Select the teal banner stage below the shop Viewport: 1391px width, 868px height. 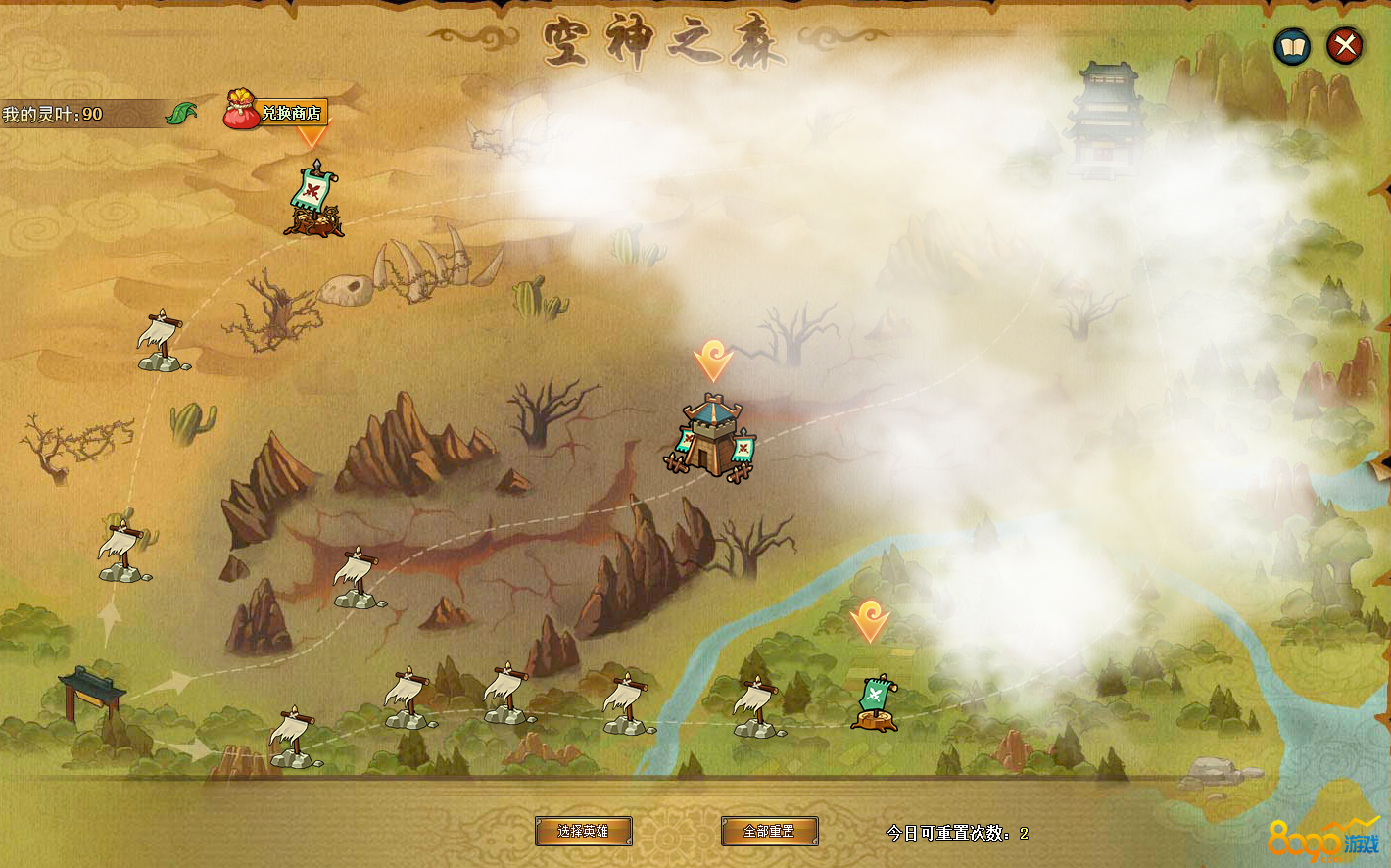click(x=313, y=201)
